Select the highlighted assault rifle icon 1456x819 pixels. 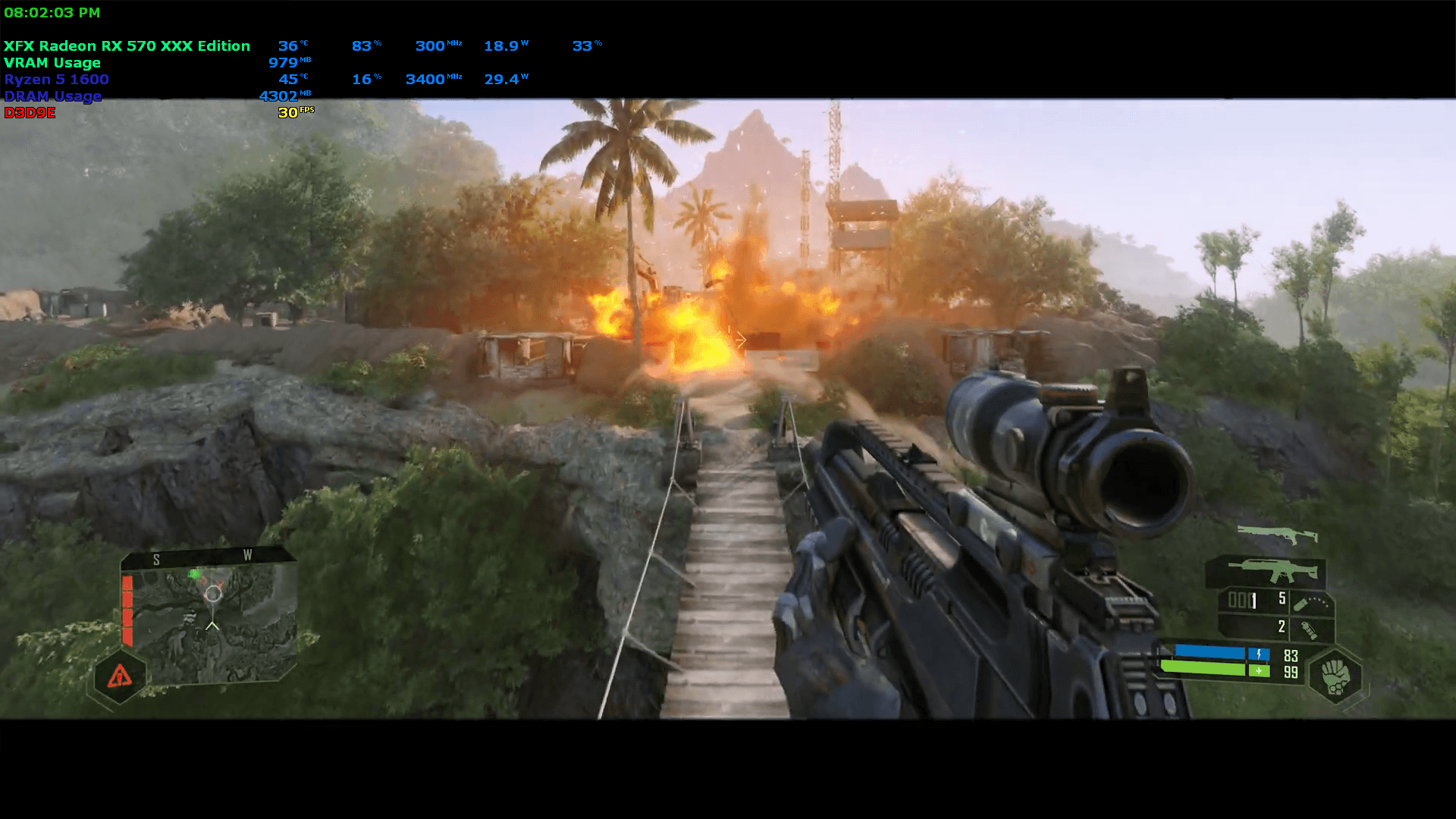(1266, 570)
